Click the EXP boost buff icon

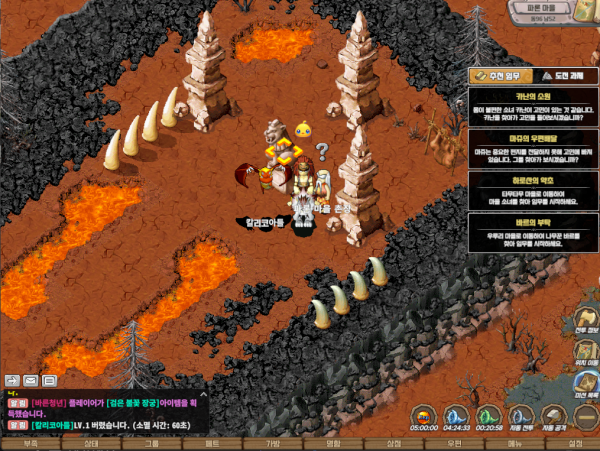425,414
